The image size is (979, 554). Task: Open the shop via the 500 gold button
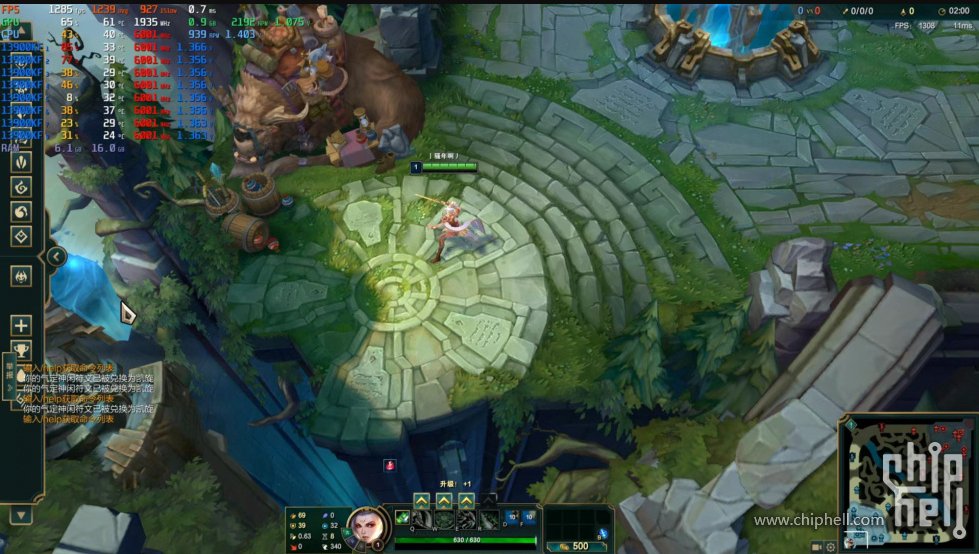(x=575, y=546)
